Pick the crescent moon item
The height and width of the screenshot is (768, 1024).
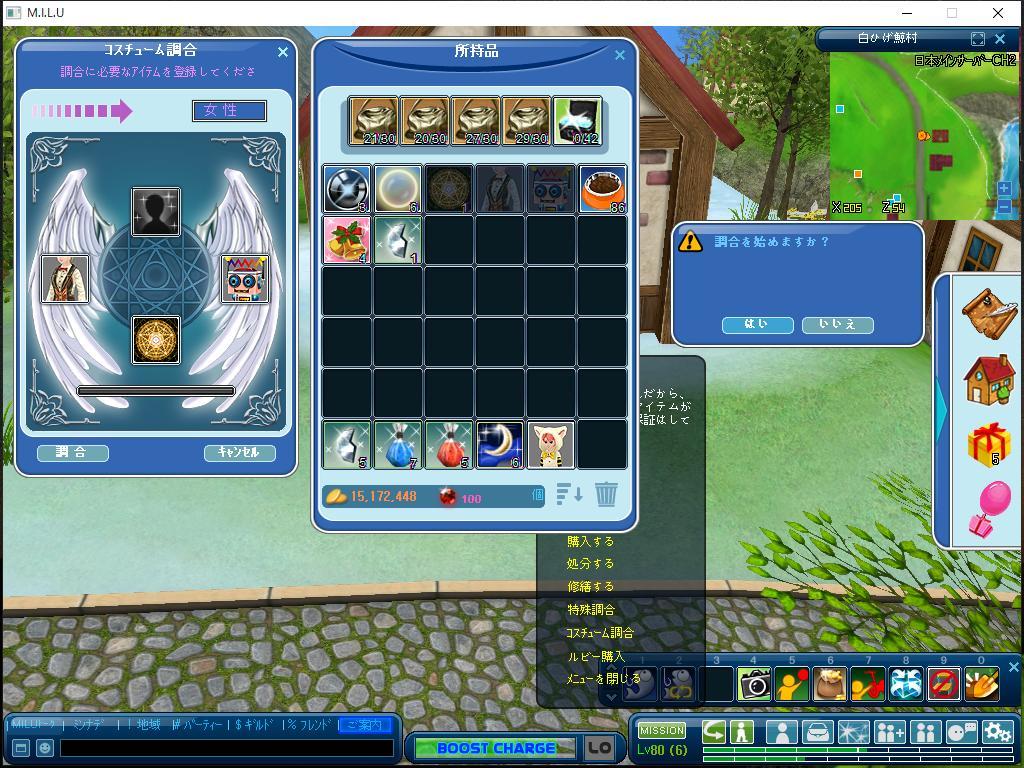(x=500, y=444)
